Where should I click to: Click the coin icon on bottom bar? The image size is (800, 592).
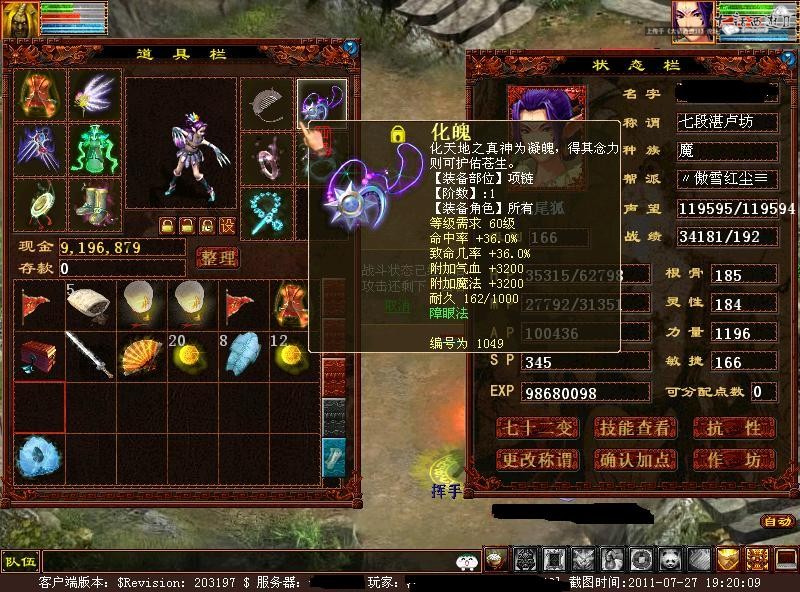point(642,560)
